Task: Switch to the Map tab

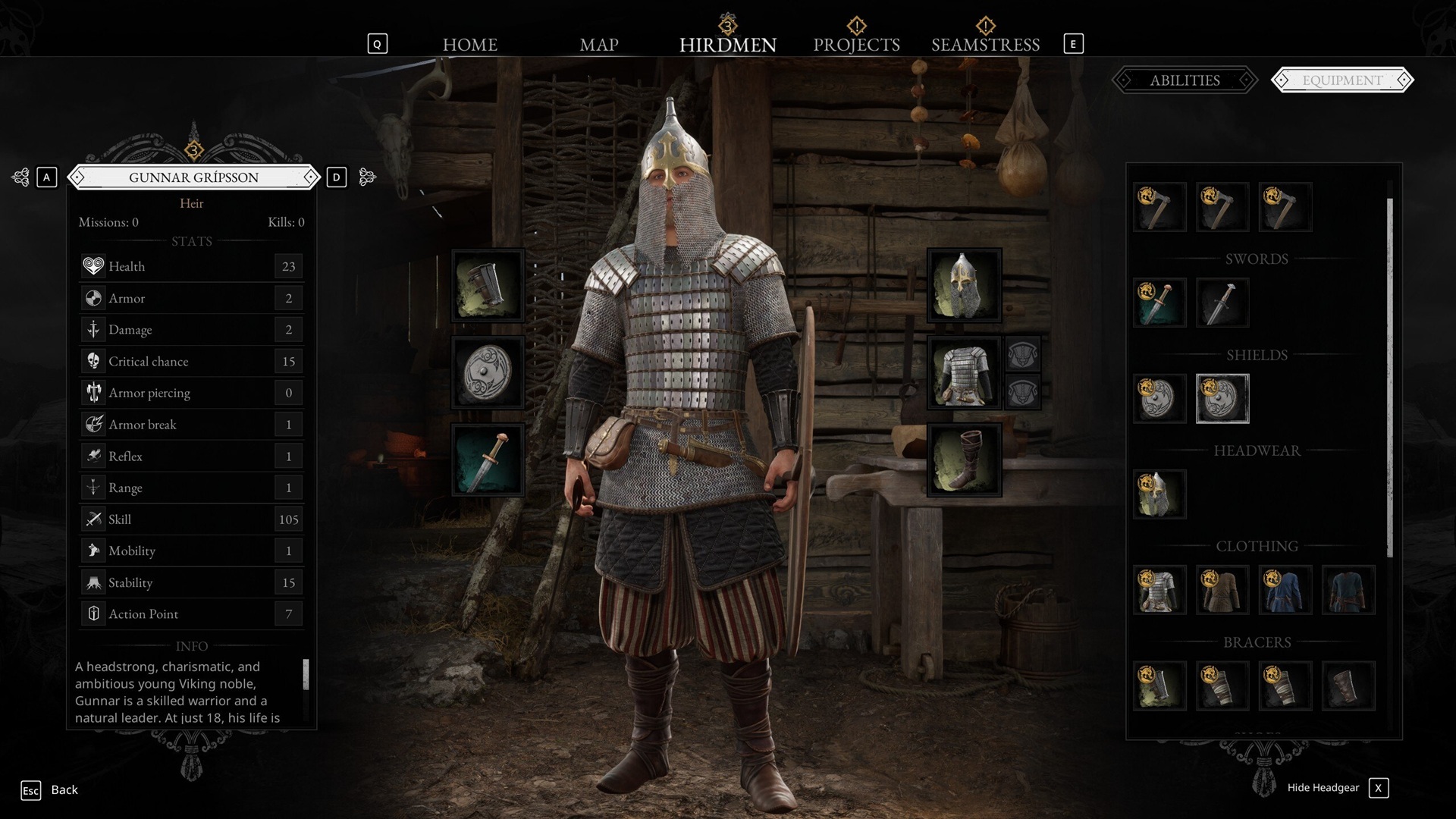Action: coord(598,45)
